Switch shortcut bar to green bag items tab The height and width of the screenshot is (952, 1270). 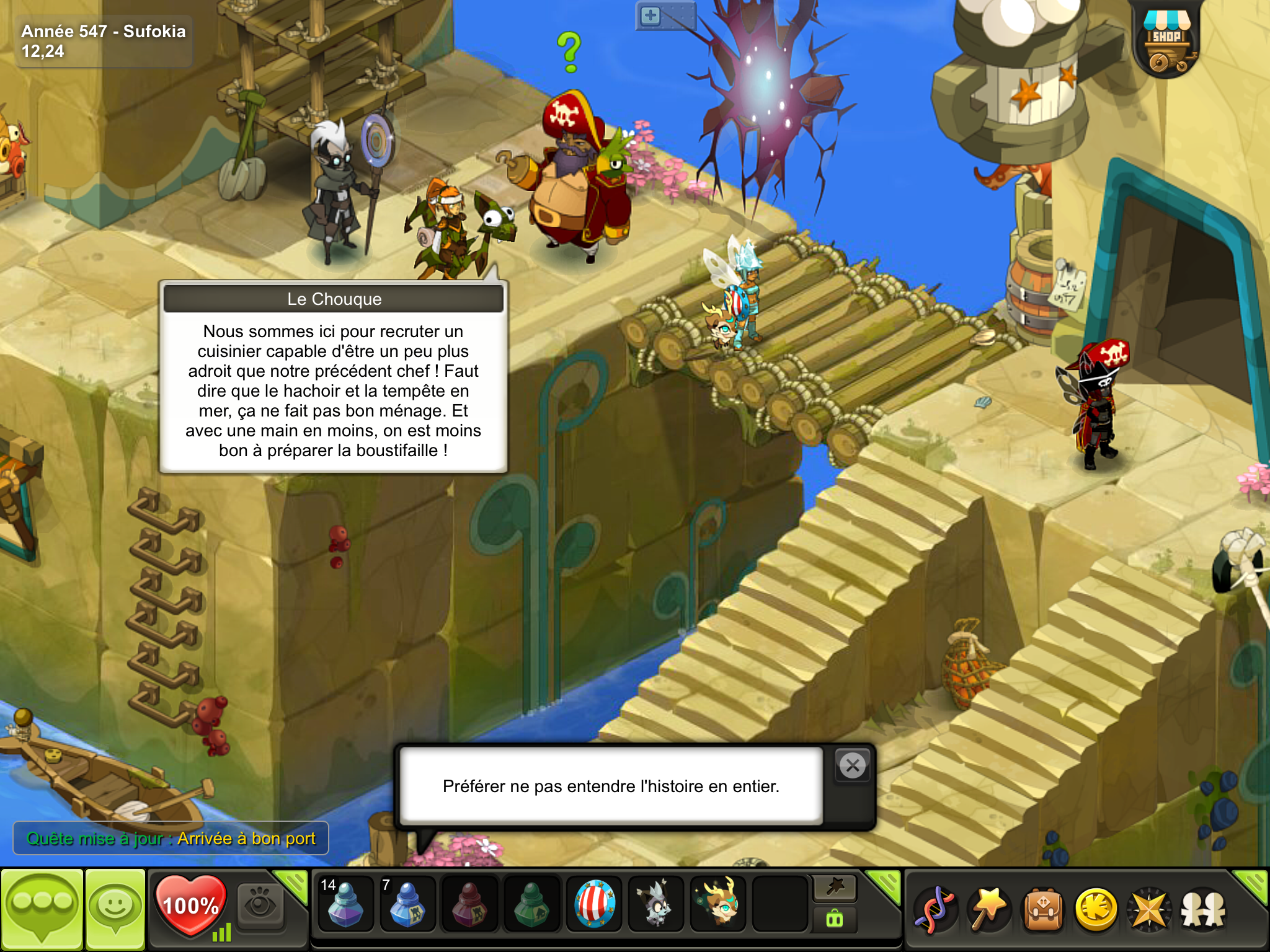[x=835, y=920]
